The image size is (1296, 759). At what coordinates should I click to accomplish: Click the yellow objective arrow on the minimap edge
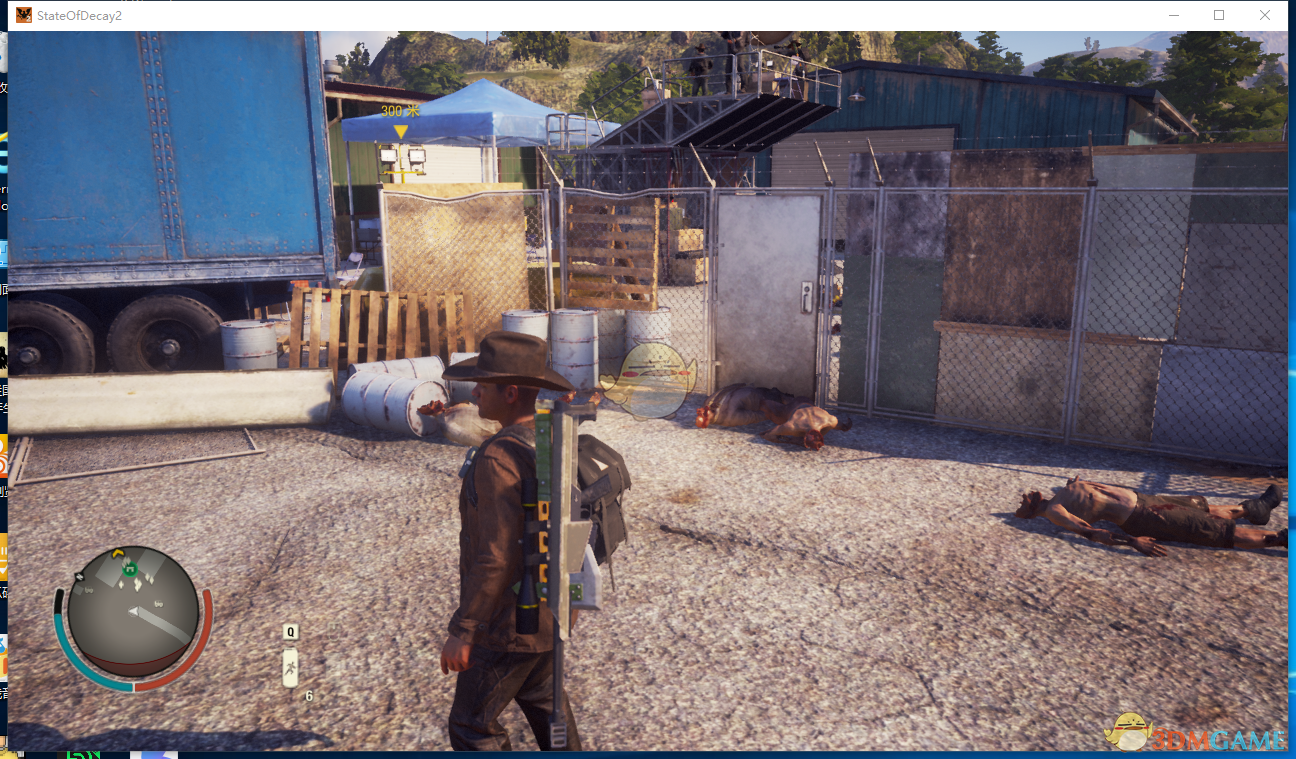118,552
